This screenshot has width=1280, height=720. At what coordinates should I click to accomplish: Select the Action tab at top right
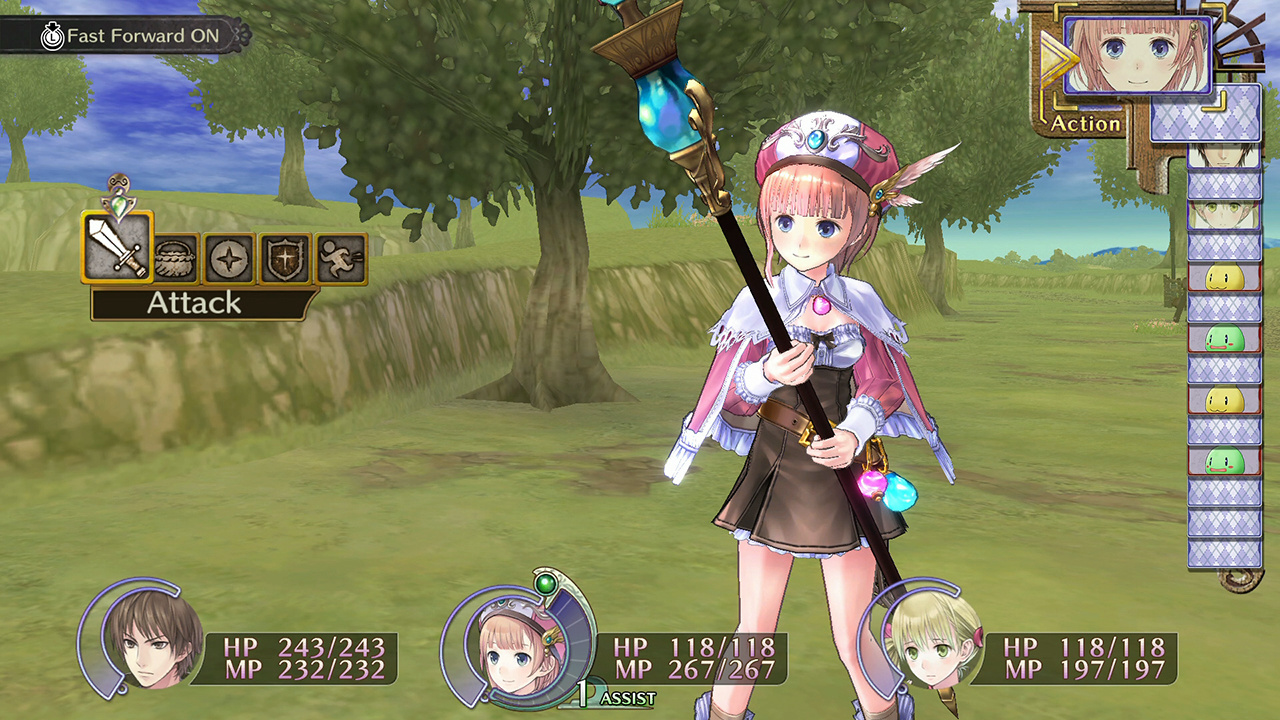(x=1083, y=124)
